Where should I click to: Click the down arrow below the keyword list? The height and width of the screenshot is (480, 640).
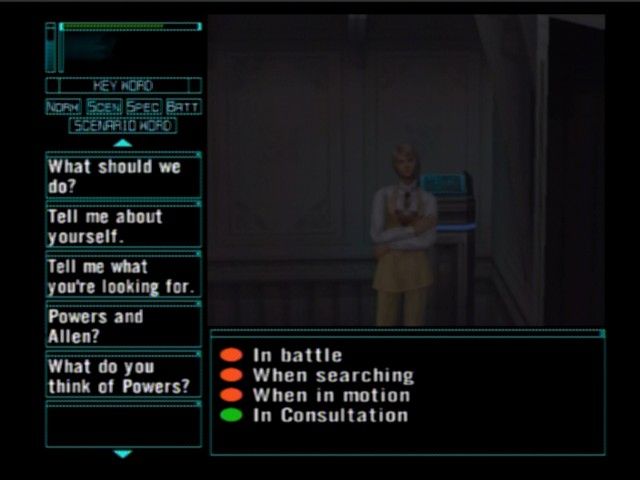click(123, 454)
